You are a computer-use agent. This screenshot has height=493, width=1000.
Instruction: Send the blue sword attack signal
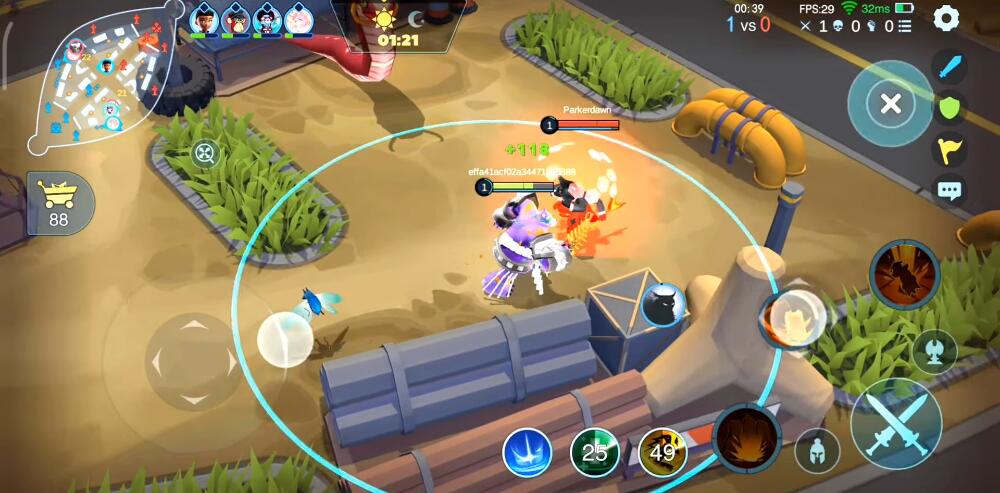coord(950,68)
